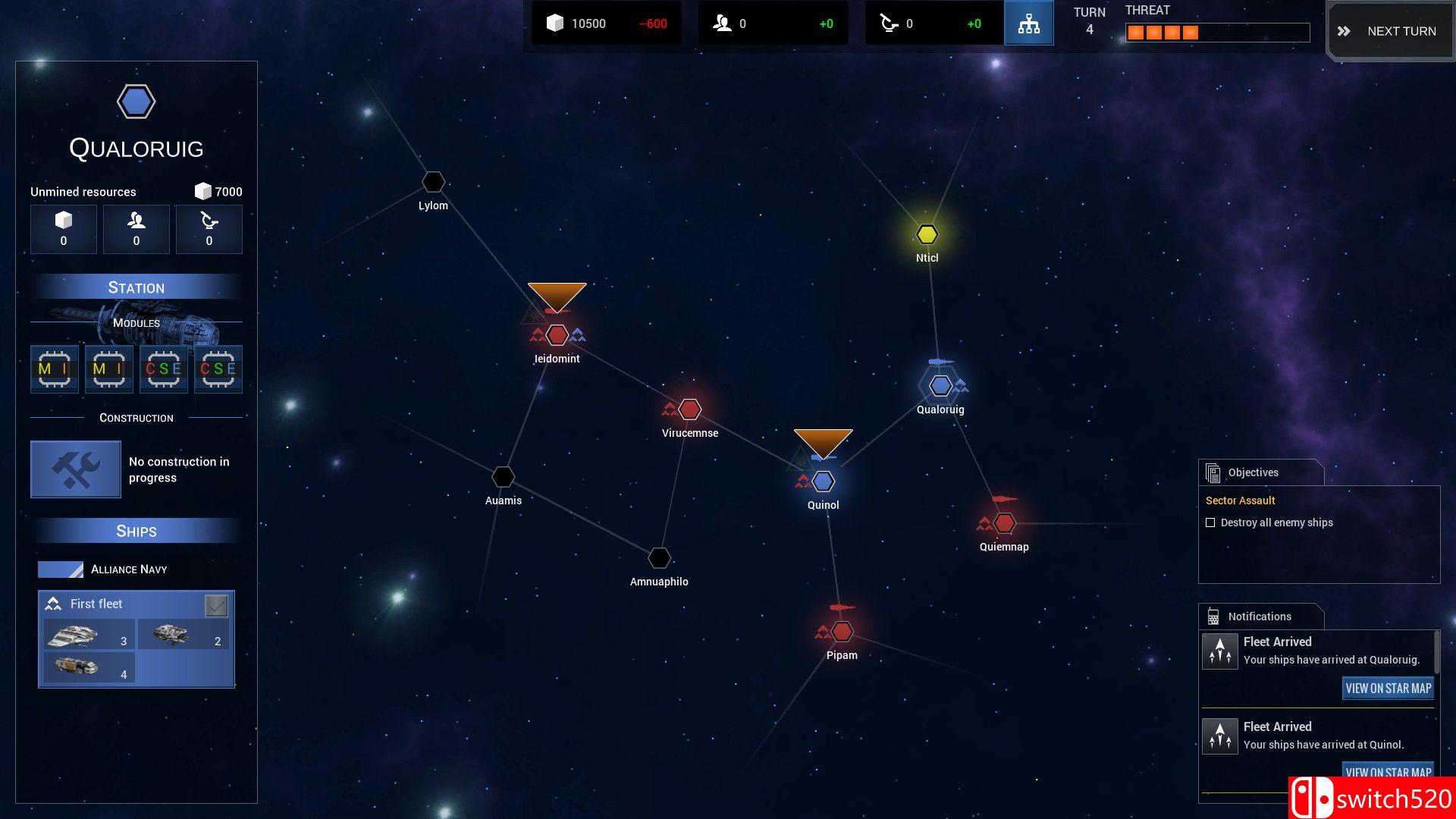
Task: Open the construction hammer and wrench button
Action: (x=76, y=469)
